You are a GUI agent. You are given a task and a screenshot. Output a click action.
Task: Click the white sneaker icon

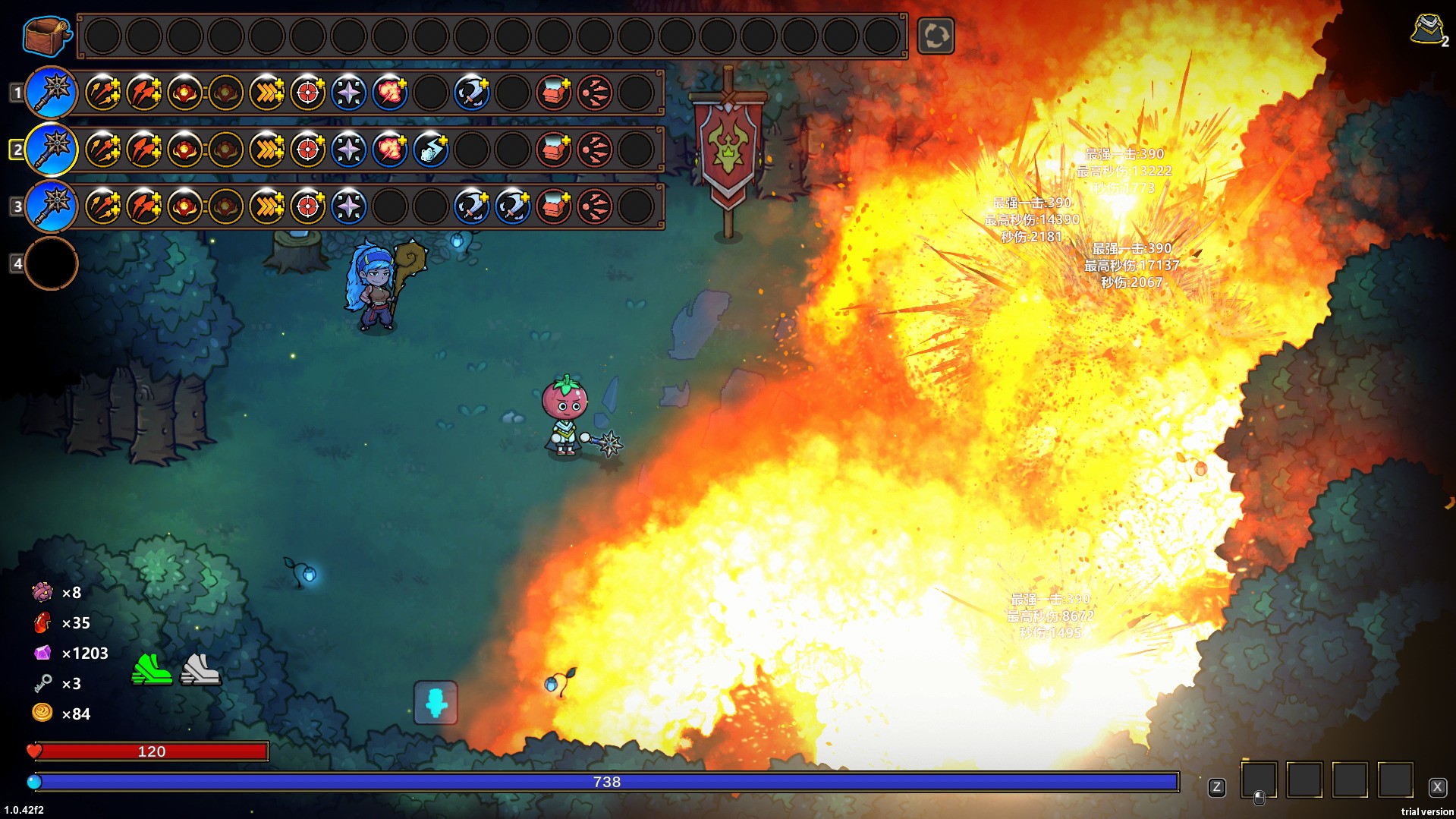point(200,669)
